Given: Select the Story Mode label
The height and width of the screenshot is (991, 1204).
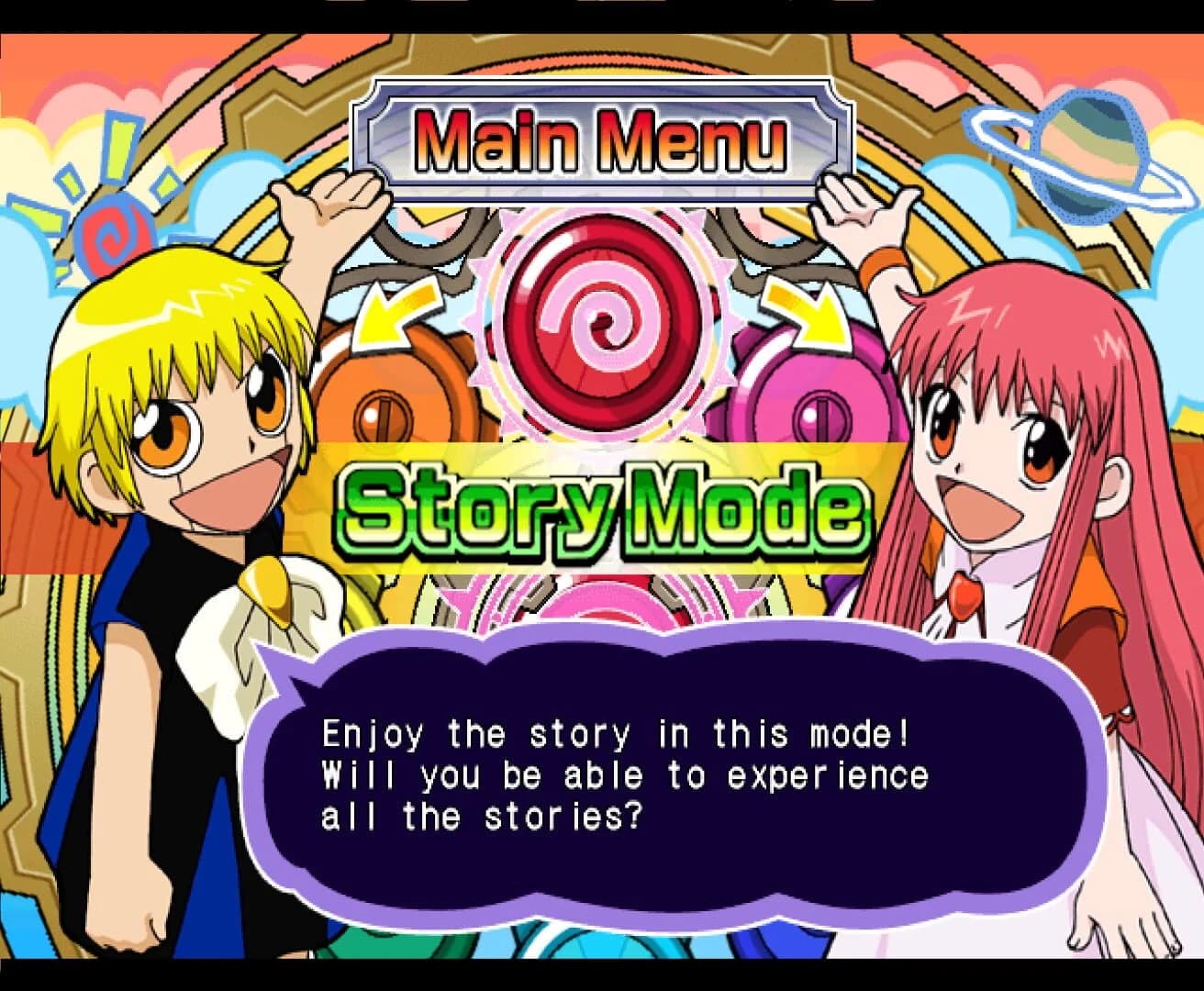Looking at the screenshot, I should 601,509.
